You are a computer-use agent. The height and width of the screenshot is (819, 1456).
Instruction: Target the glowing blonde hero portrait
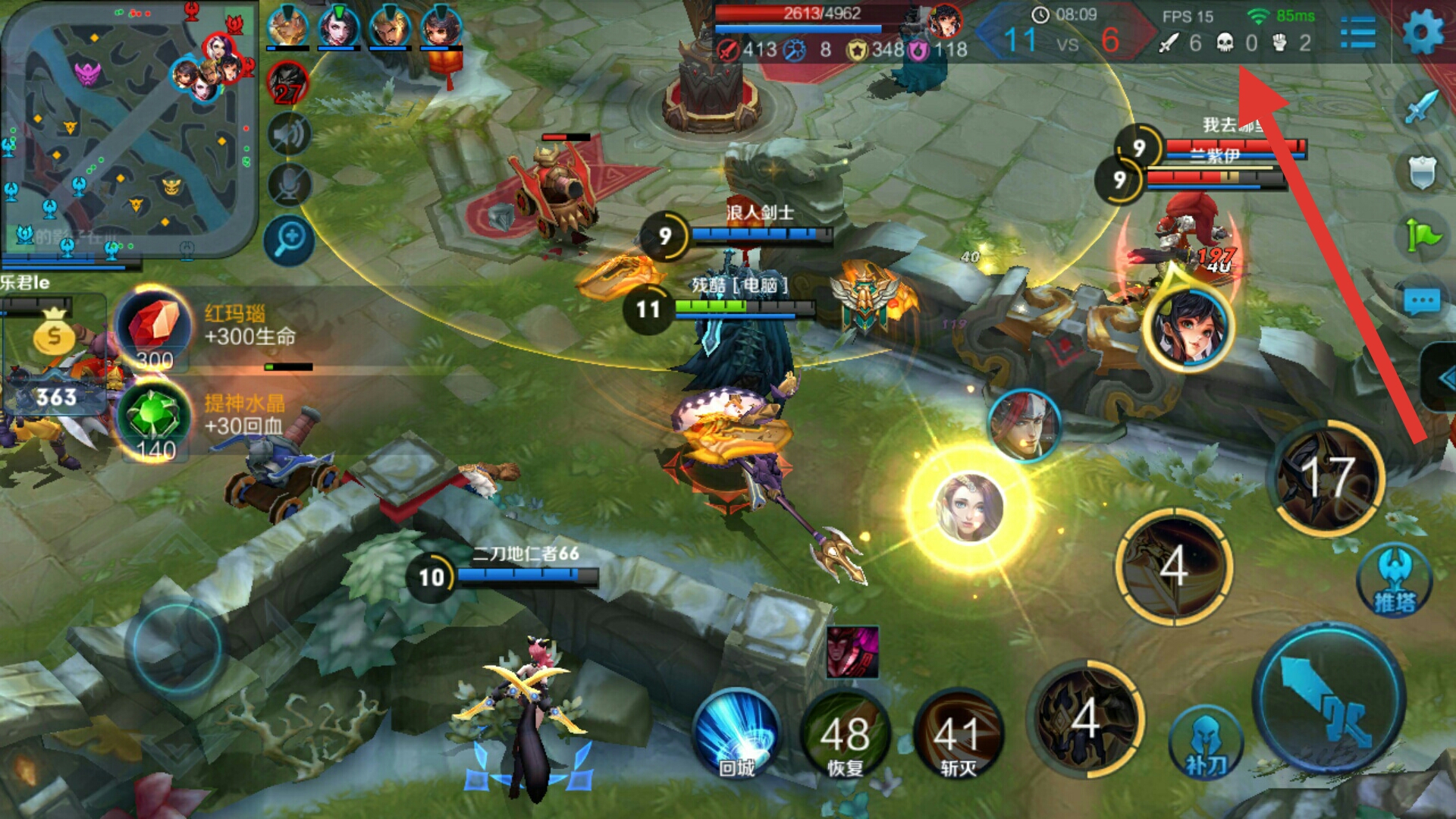(x=969, y=507)
